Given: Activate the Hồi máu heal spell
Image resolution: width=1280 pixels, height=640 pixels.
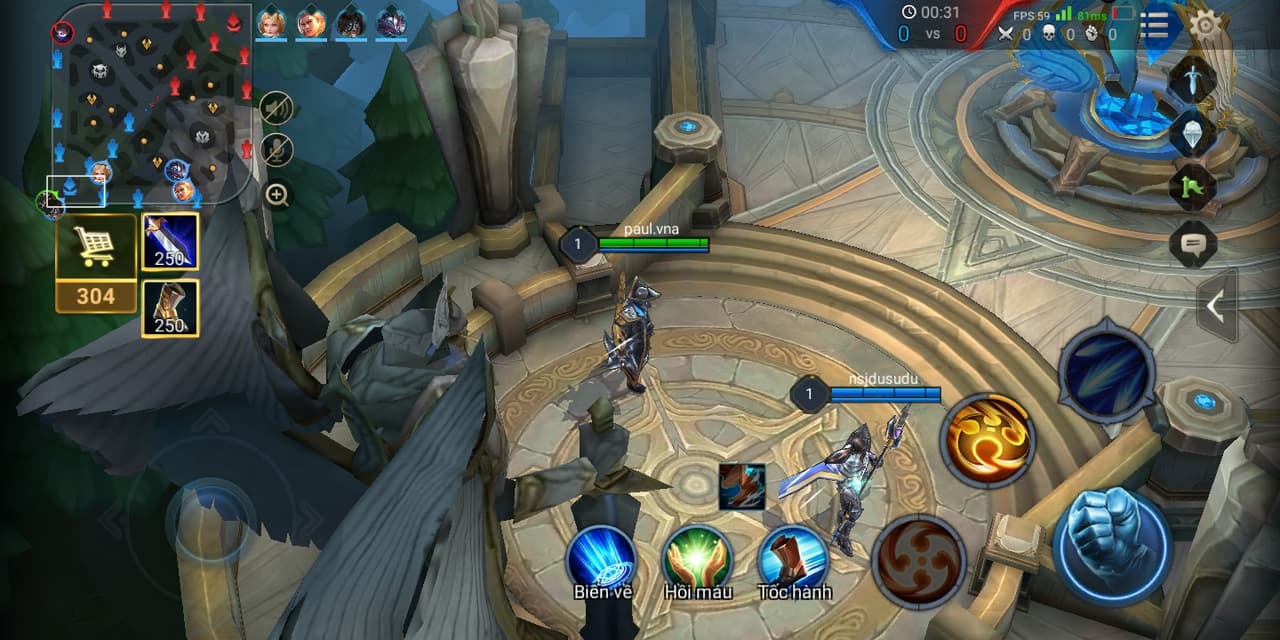Looking at the screenshot, I should click(697, 559).
